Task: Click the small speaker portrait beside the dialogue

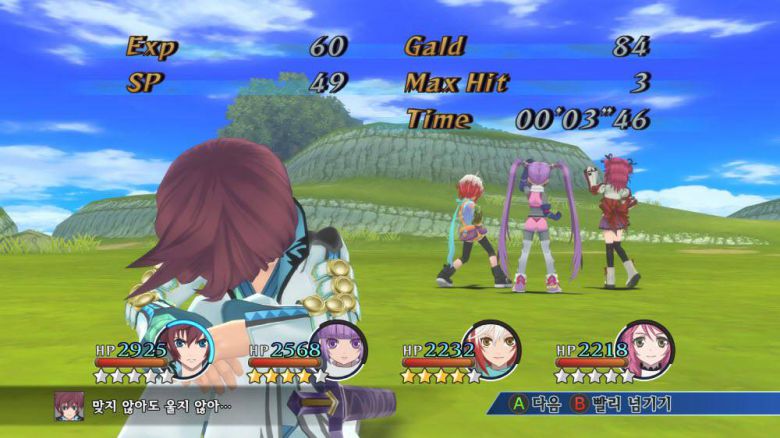Action: click(x=68, y=405)
